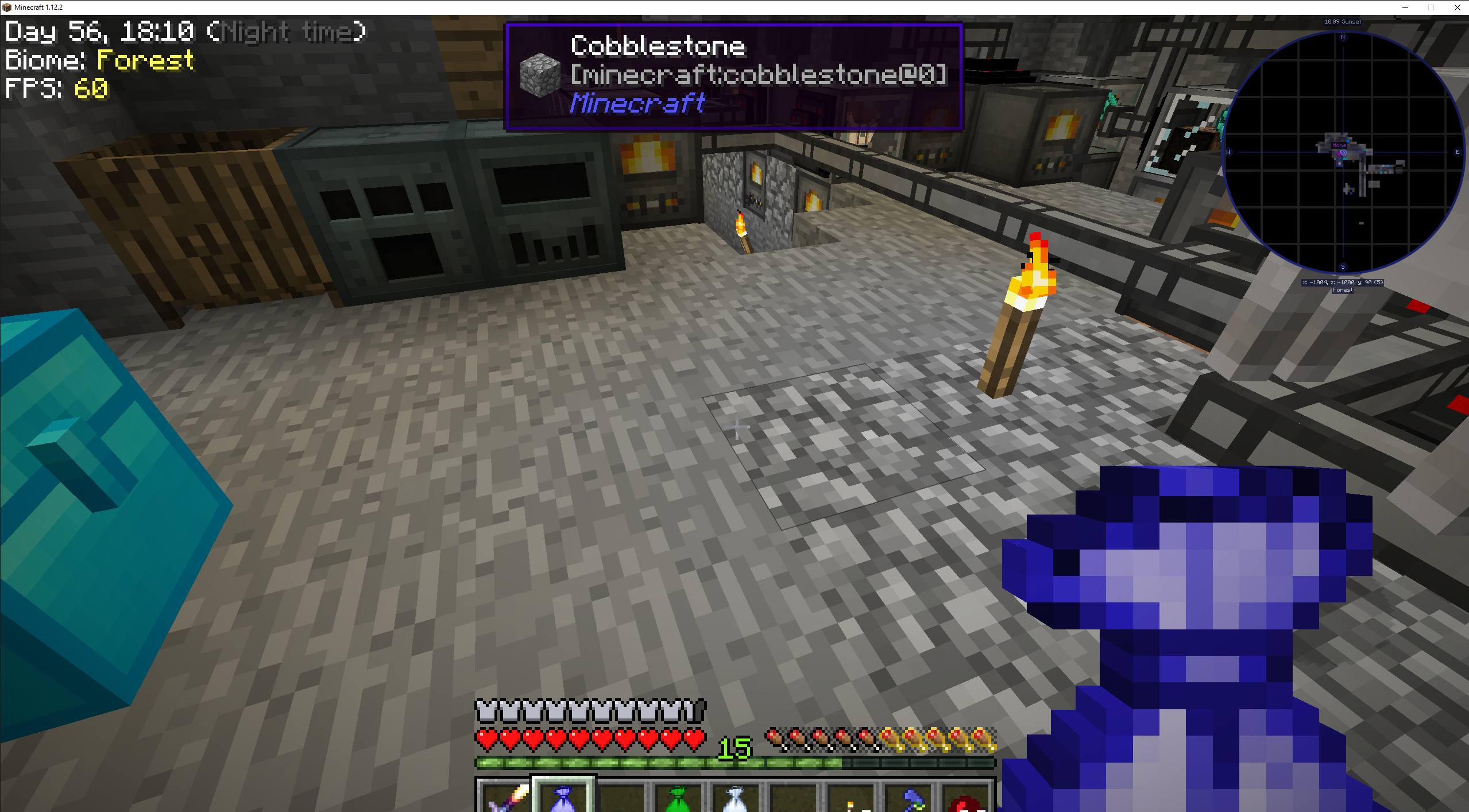The height and width of the screenshot is (812, 1469).
Task: Click the cobblestone icon in the block tooltip
Action: (x=539, y=75)
